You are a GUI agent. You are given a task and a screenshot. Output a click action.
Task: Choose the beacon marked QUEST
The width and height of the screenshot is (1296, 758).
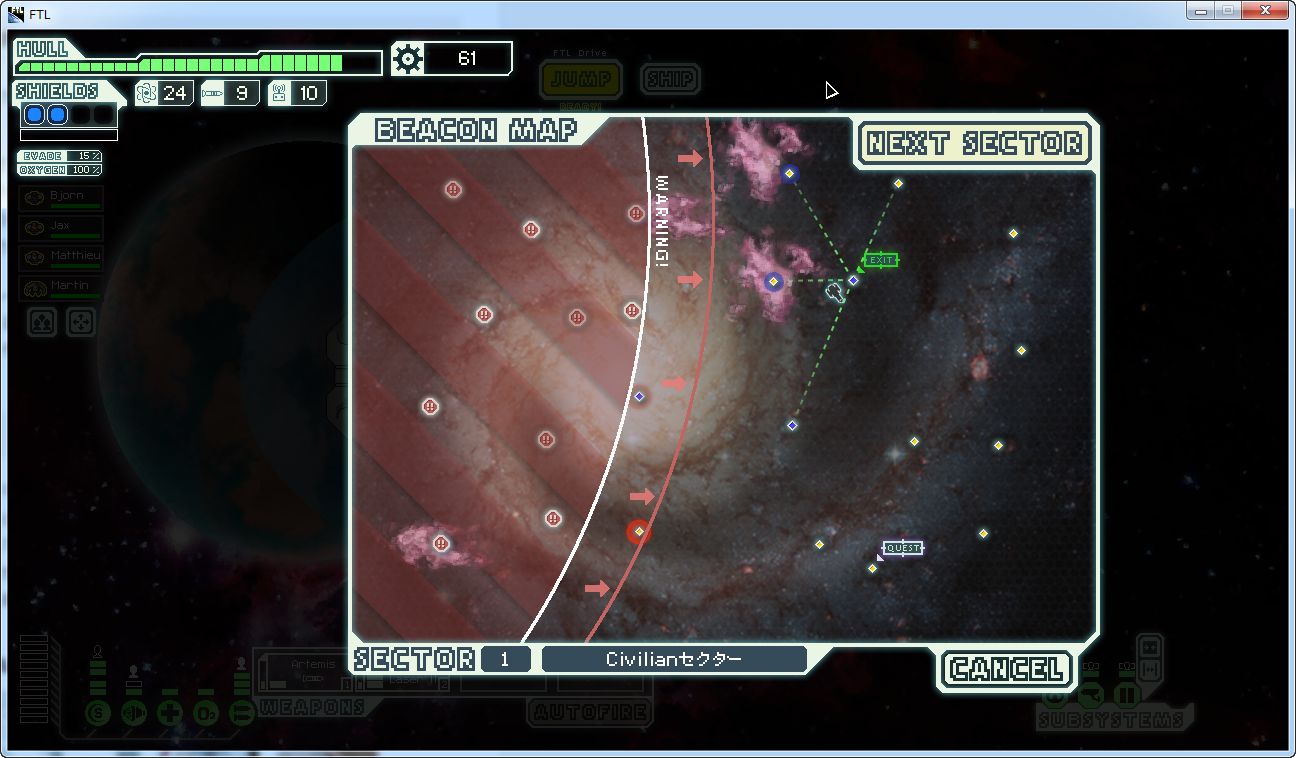pos(872,568)
